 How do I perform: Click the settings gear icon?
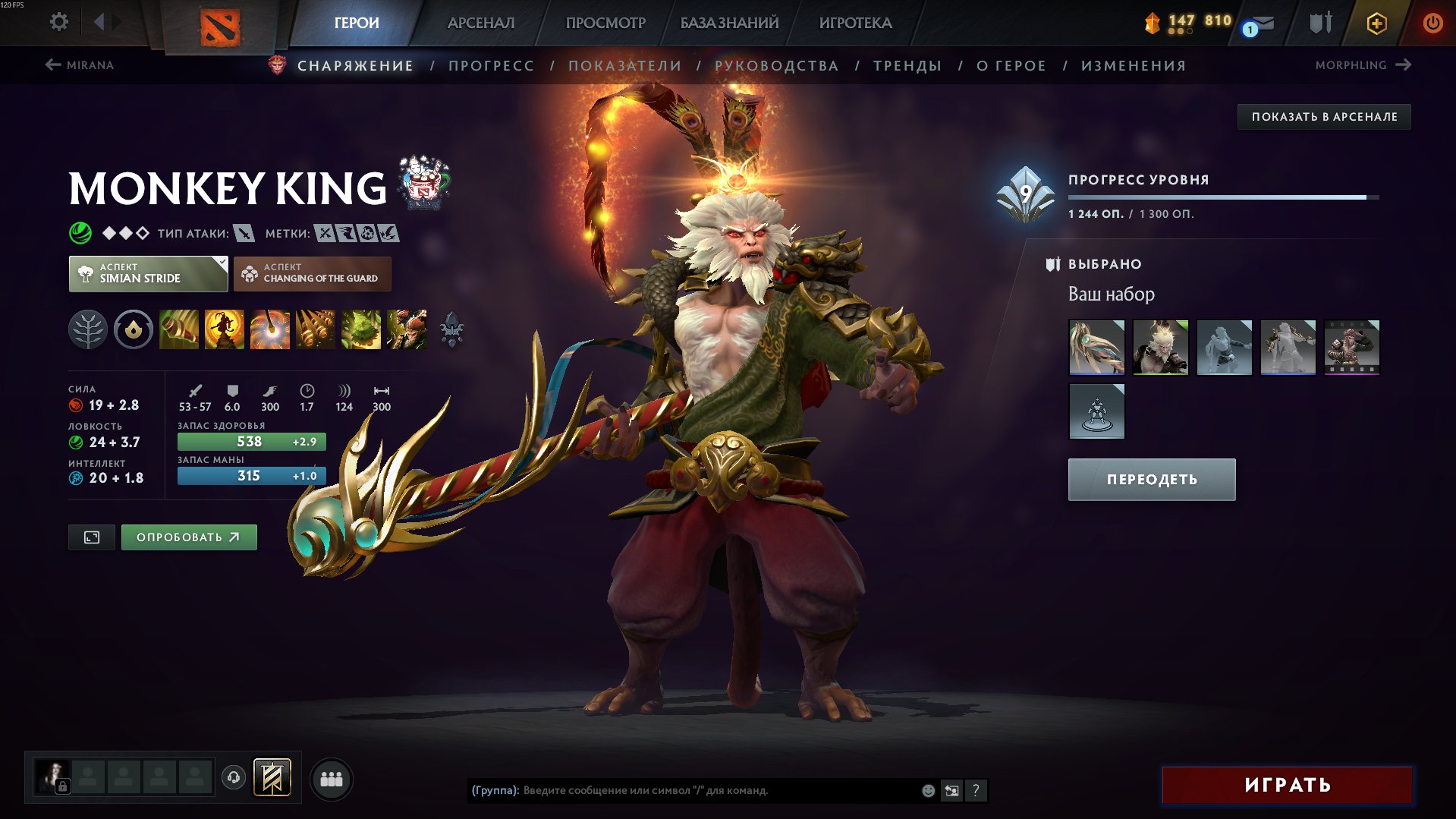(58, 22)
